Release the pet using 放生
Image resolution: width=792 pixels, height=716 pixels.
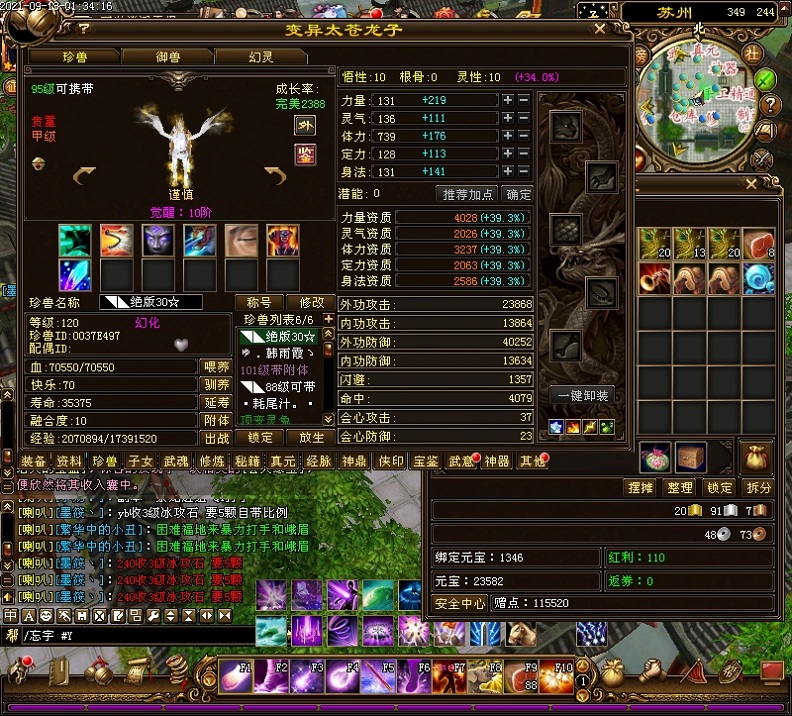point(312,438)
